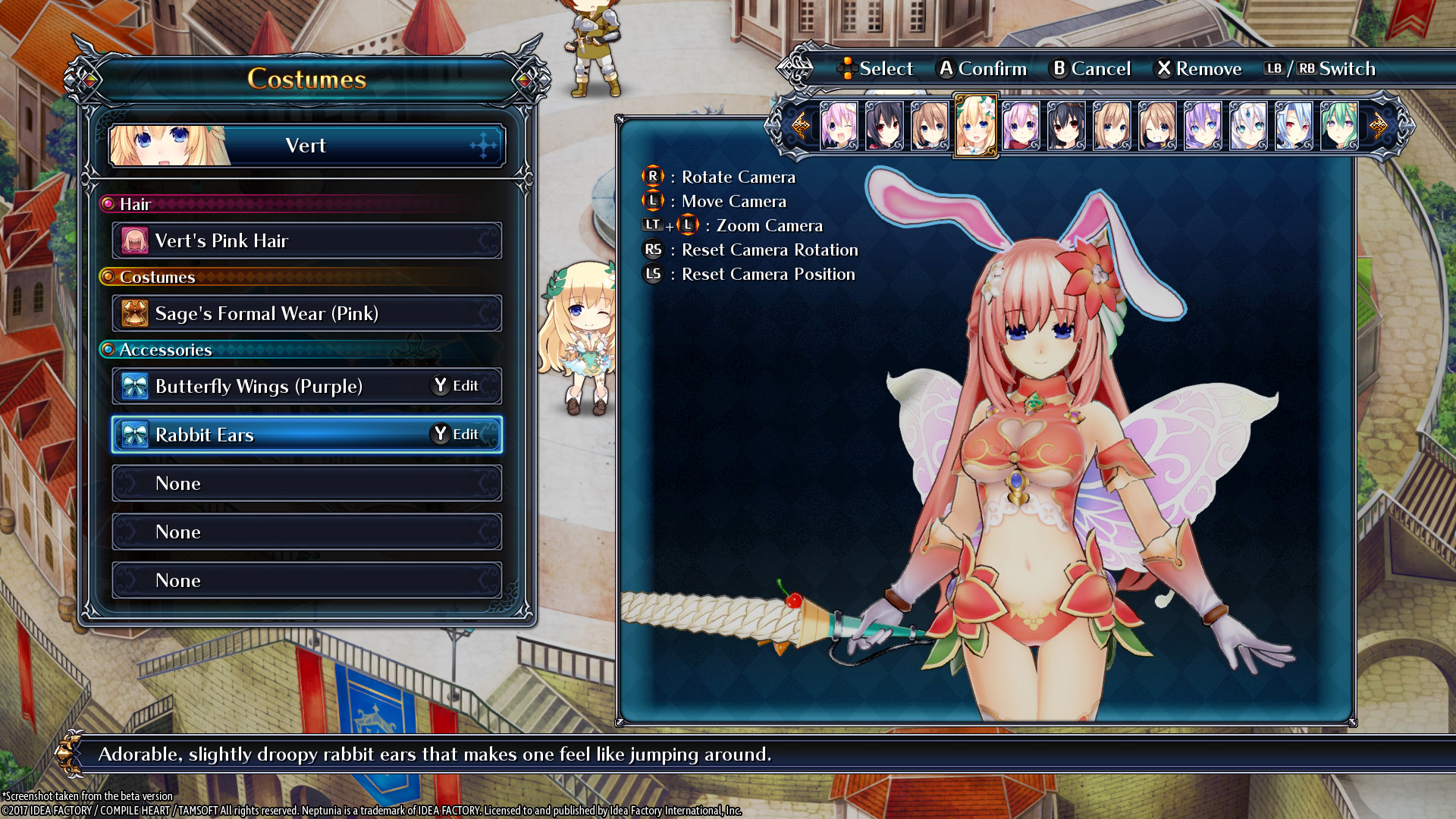Image resolution: width=1456 pixels, height=819 pixels.
Task: Click the bell icon next to Sage's Formal Wear (Pink)
Action: click(133, 313)
